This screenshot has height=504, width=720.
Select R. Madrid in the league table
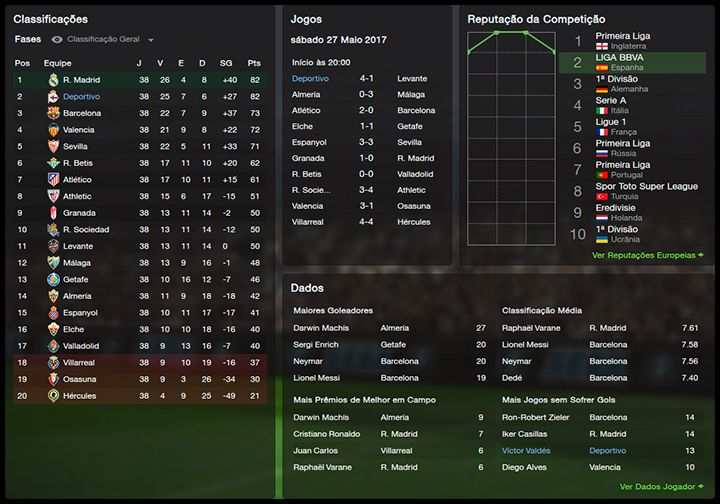[x=80, y=79]
